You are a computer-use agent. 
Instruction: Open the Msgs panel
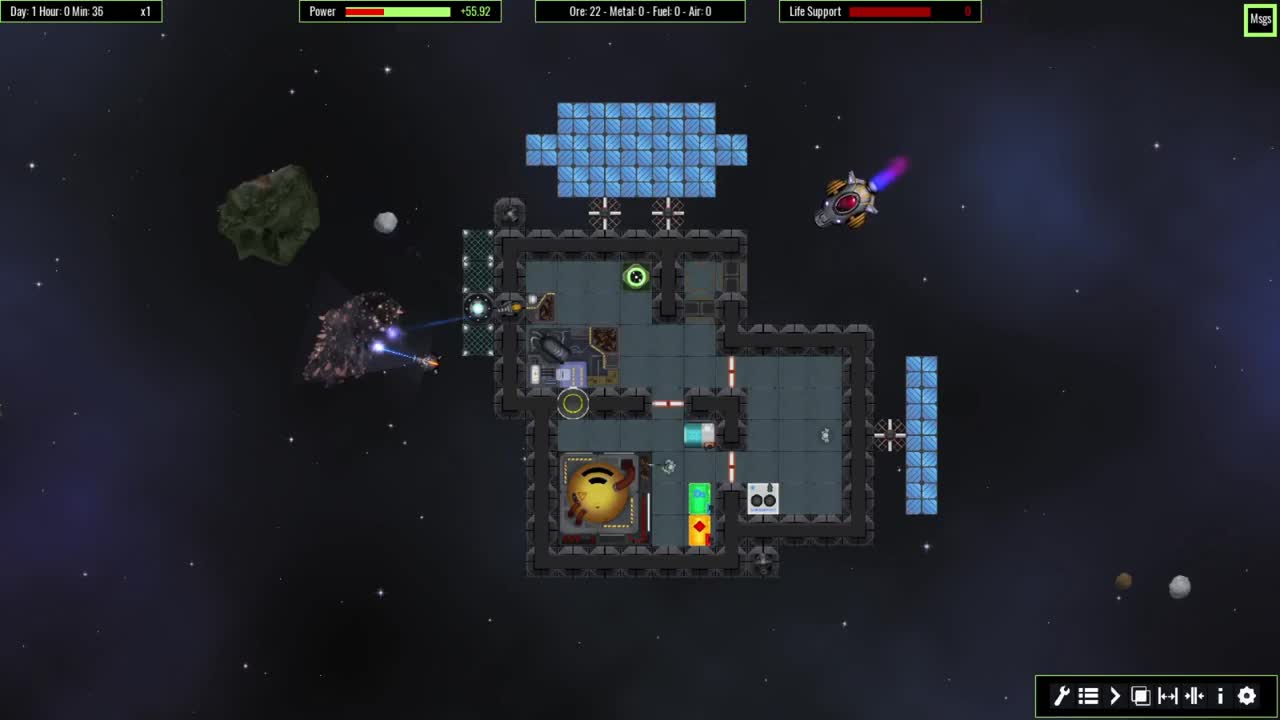(1260, 18)
